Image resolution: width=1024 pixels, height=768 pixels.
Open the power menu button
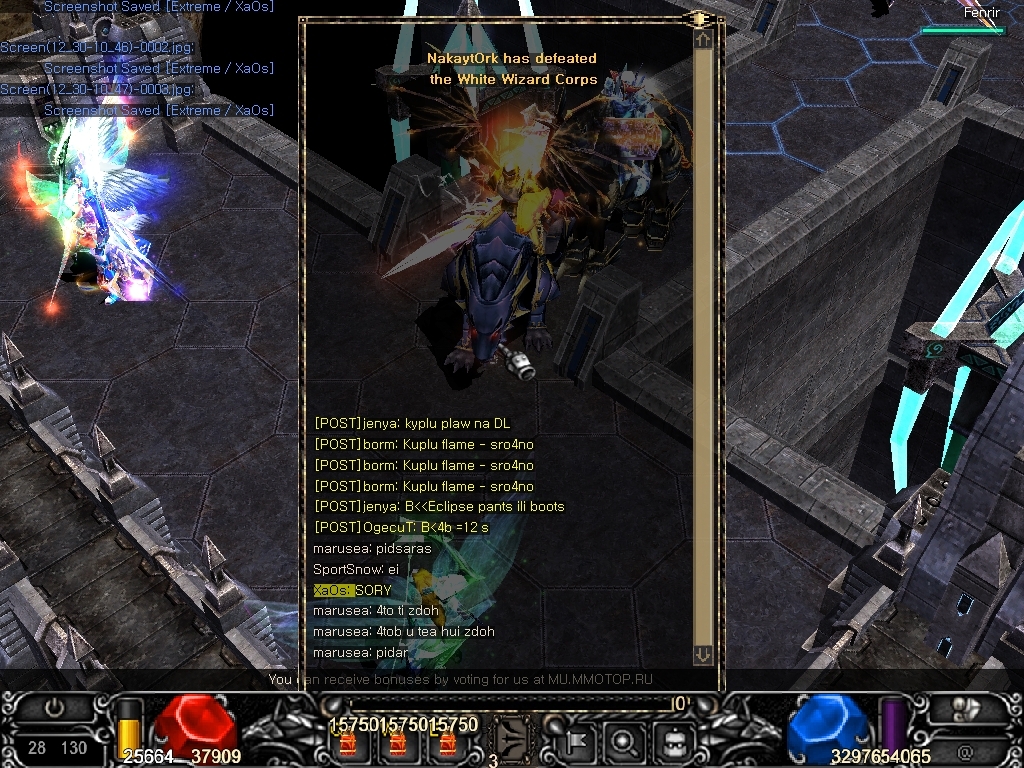pos(55,707)
